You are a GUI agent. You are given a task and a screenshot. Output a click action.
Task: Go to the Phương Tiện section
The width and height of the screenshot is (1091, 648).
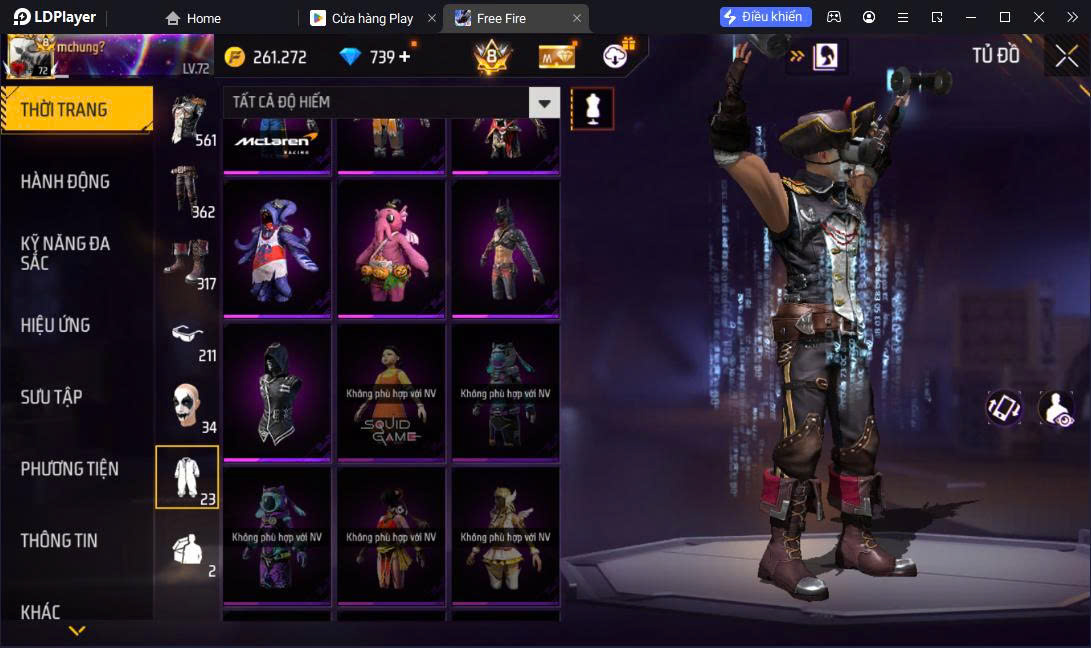click(69, 469)
